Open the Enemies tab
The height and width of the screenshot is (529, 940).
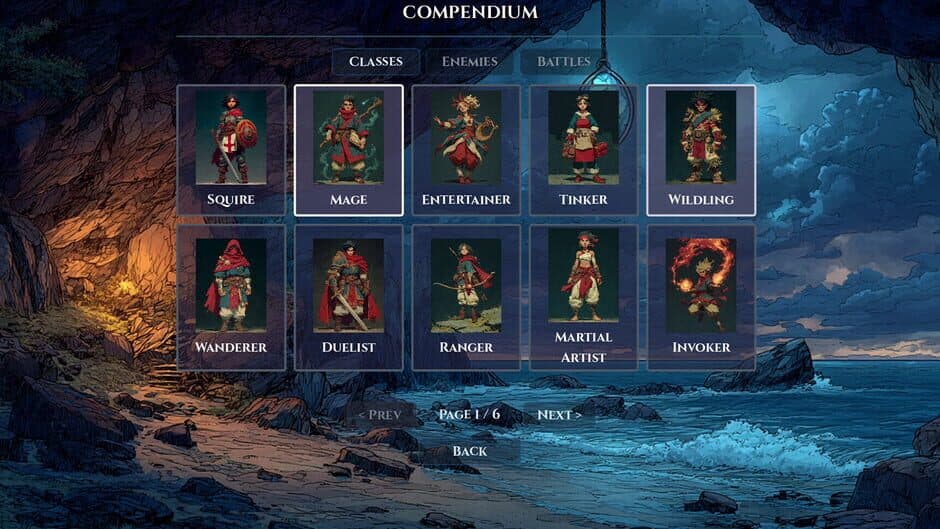[469, 62]
